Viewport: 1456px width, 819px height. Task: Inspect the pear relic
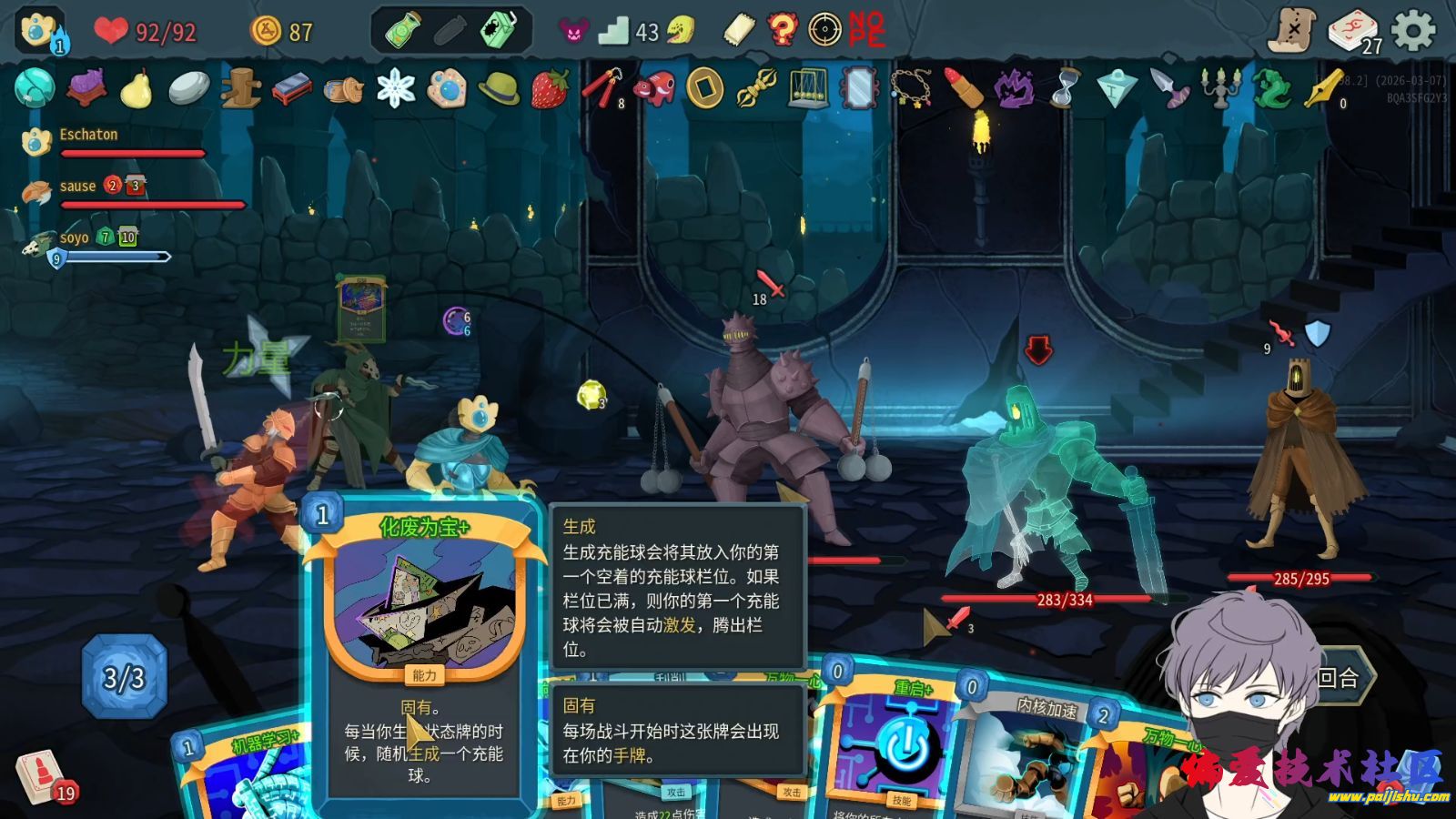pyautogui.click(x=136, y=89)
